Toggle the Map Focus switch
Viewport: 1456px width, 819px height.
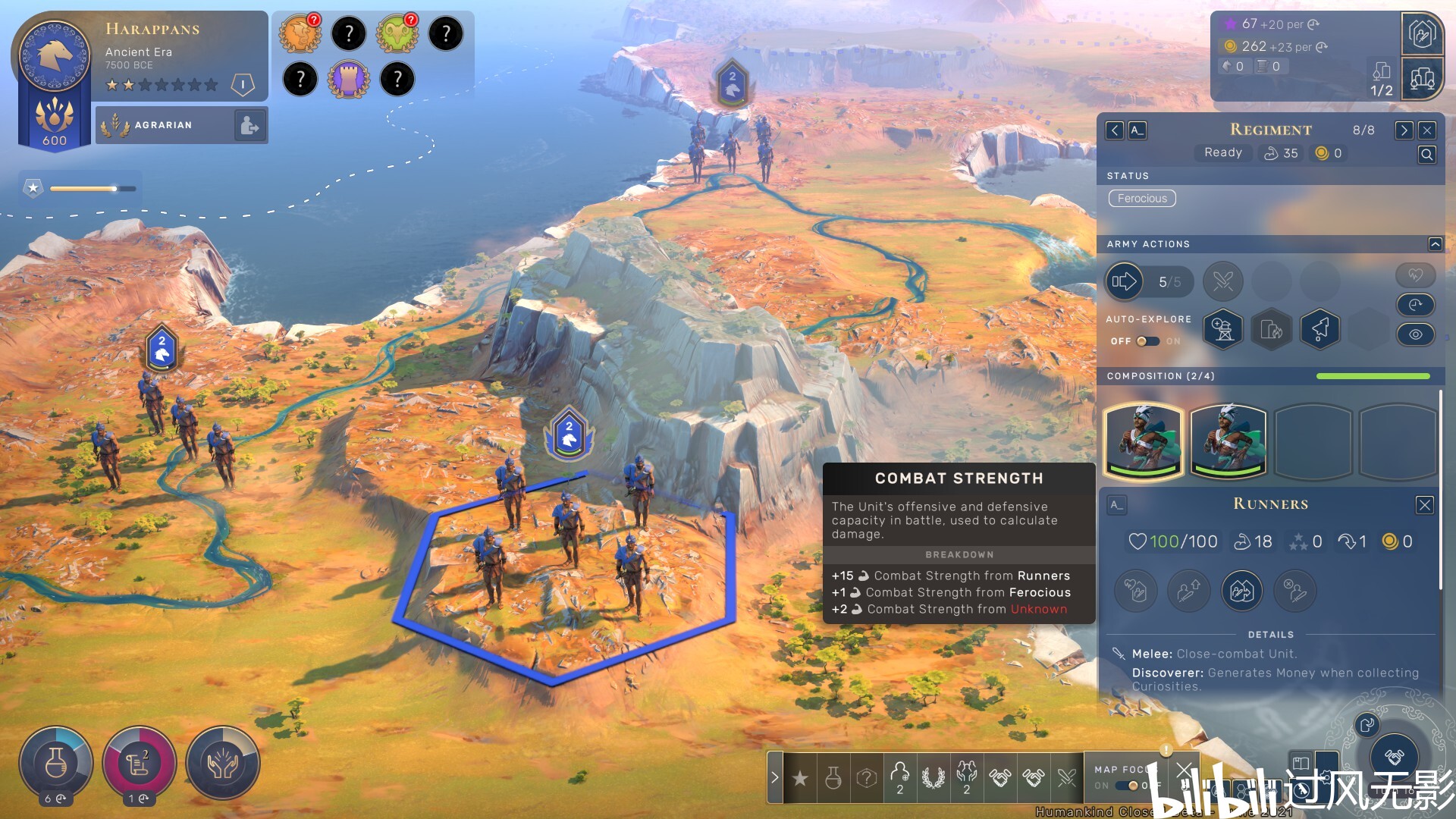(1130, 786)
